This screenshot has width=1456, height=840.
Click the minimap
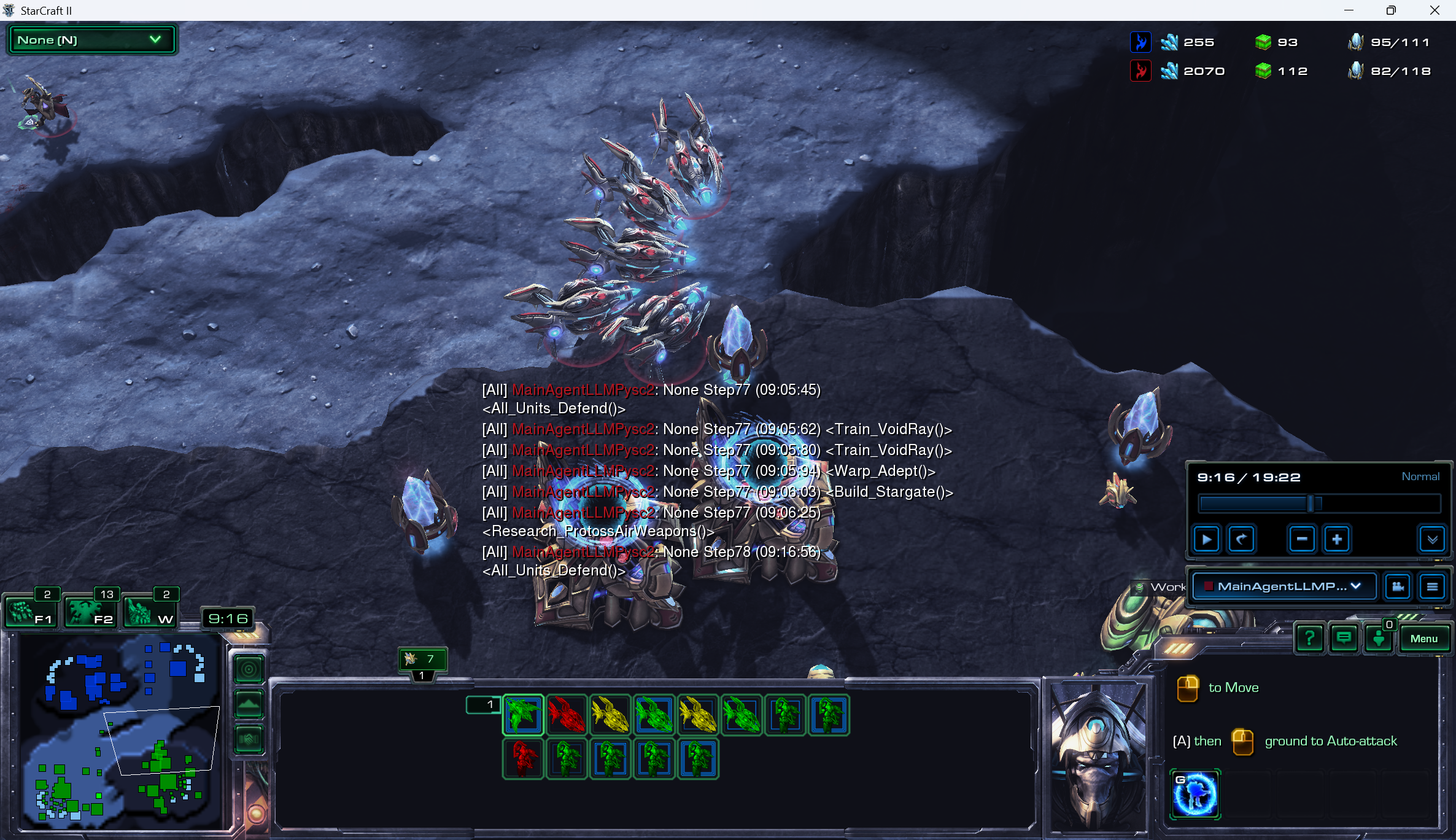[x=120, y=731]
